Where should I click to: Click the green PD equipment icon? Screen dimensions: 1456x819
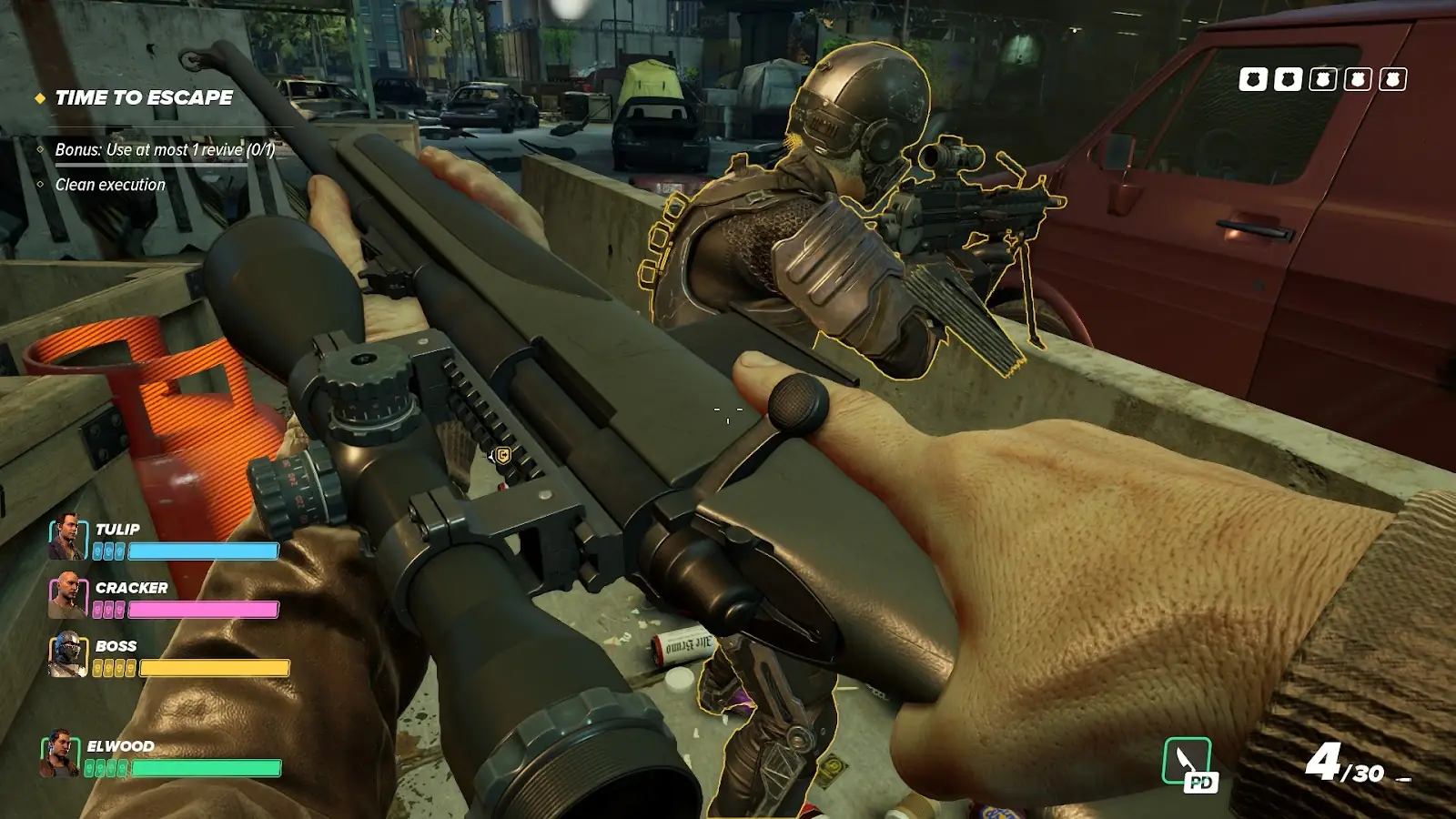(1188, 763)
